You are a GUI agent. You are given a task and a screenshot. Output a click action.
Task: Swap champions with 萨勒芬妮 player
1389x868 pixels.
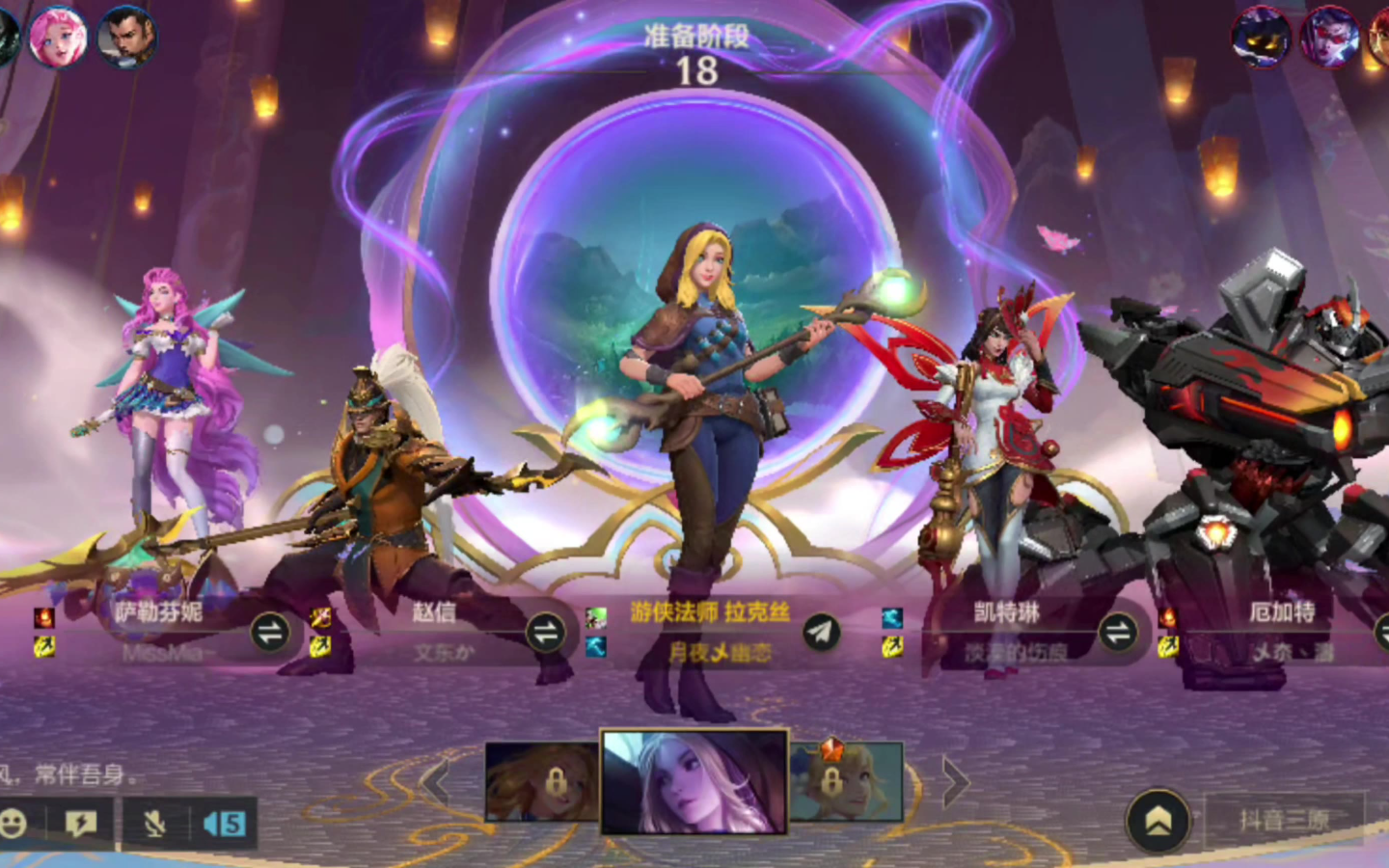pos(270,633)
